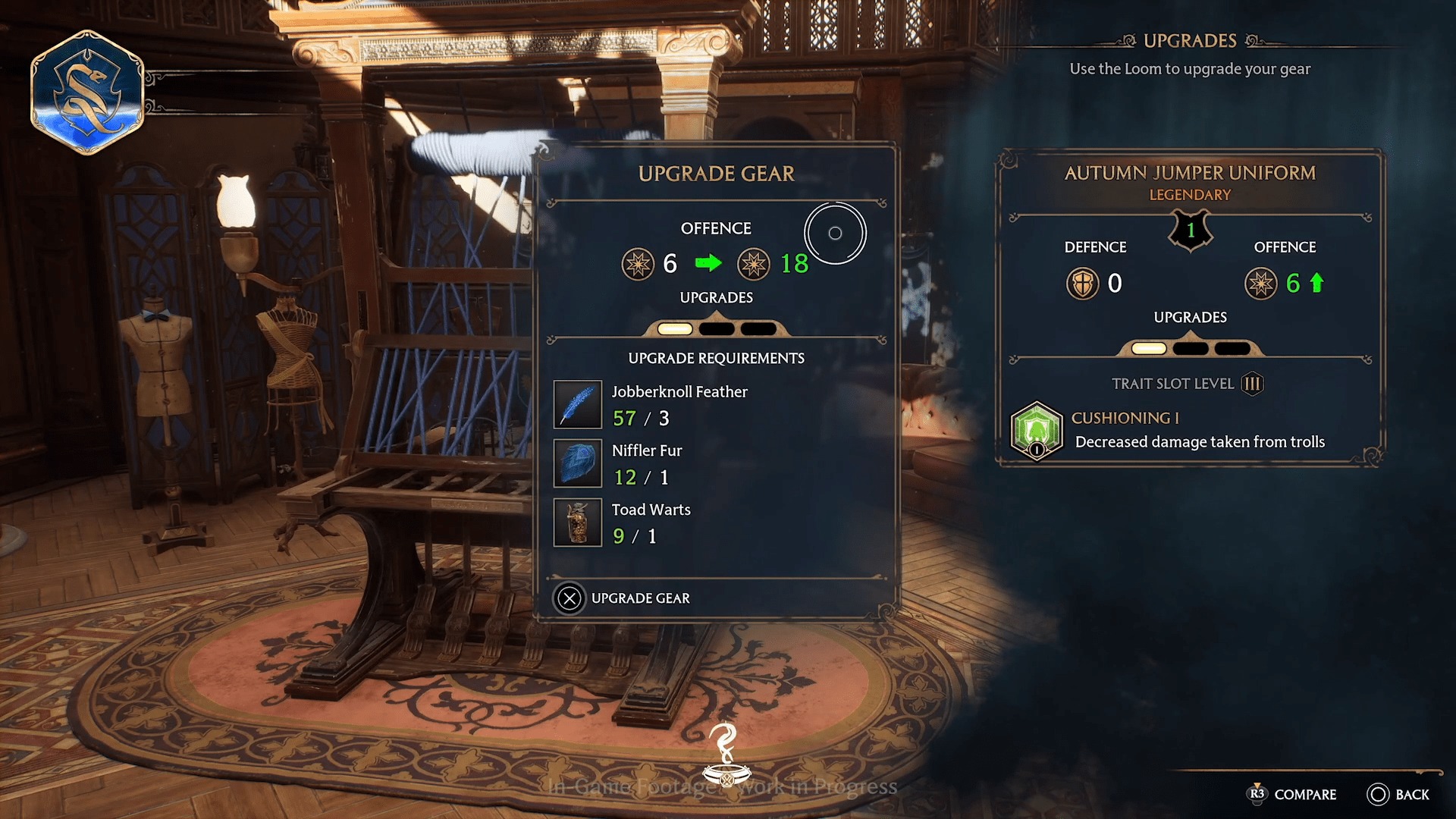Click the Slytherin house crest emblem
The height and width of the screenshot is (819, 1456).
pos(86,91)
